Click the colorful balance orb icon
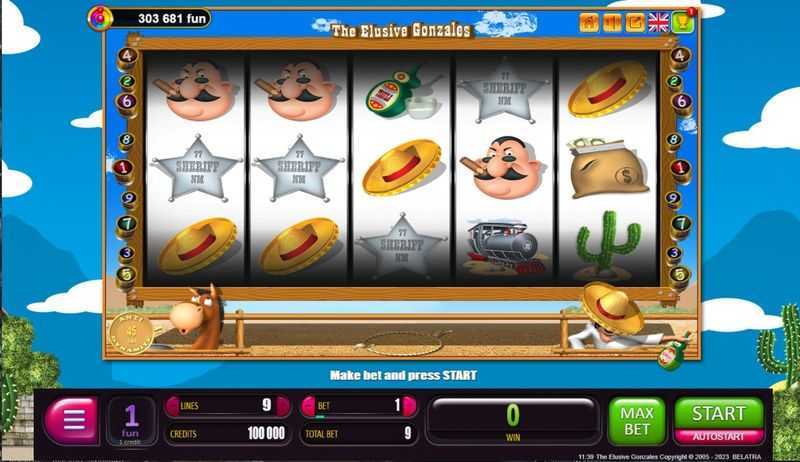 (x=100, y=18)
